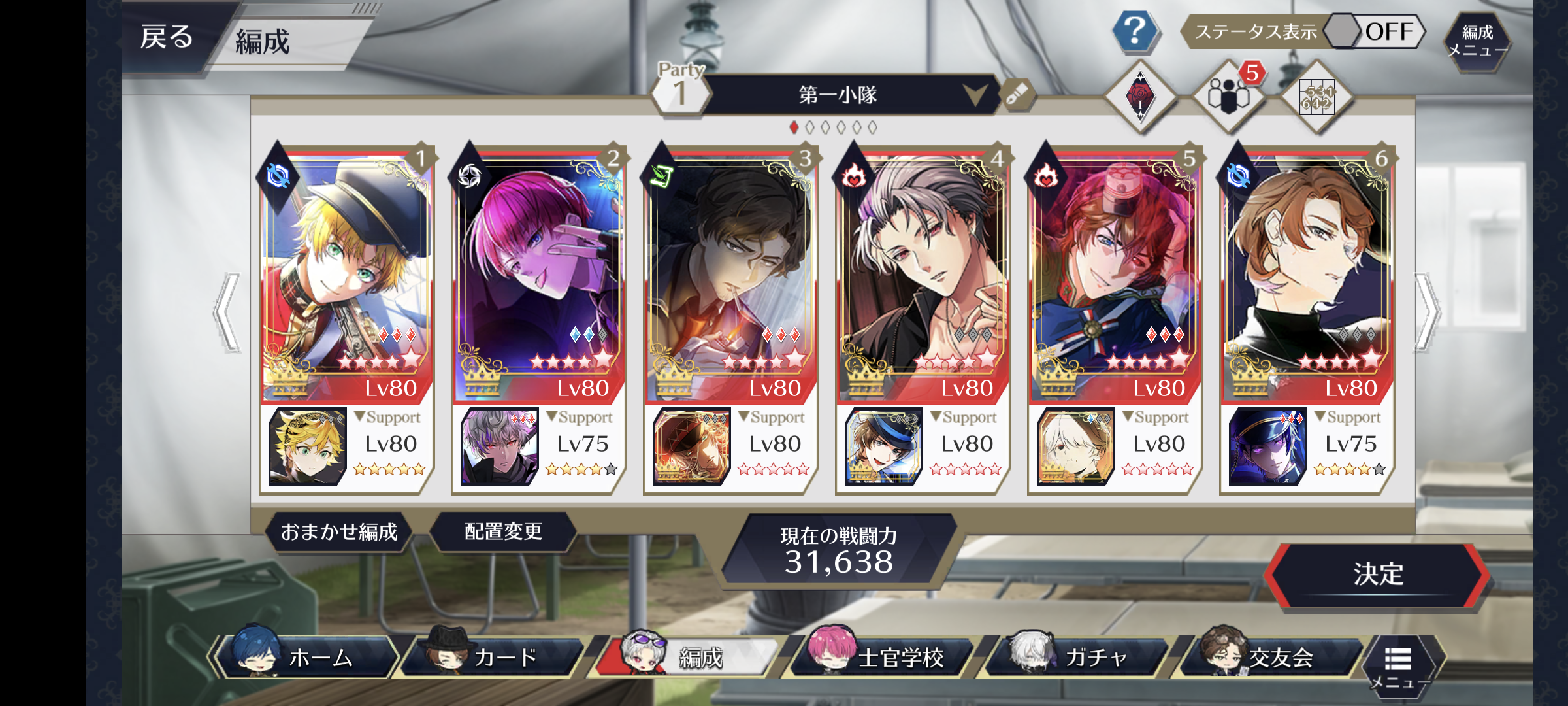Screen dimensions: 1568x706
Task: Select the smoking dark-haired character card
Action: pos(731,275)
